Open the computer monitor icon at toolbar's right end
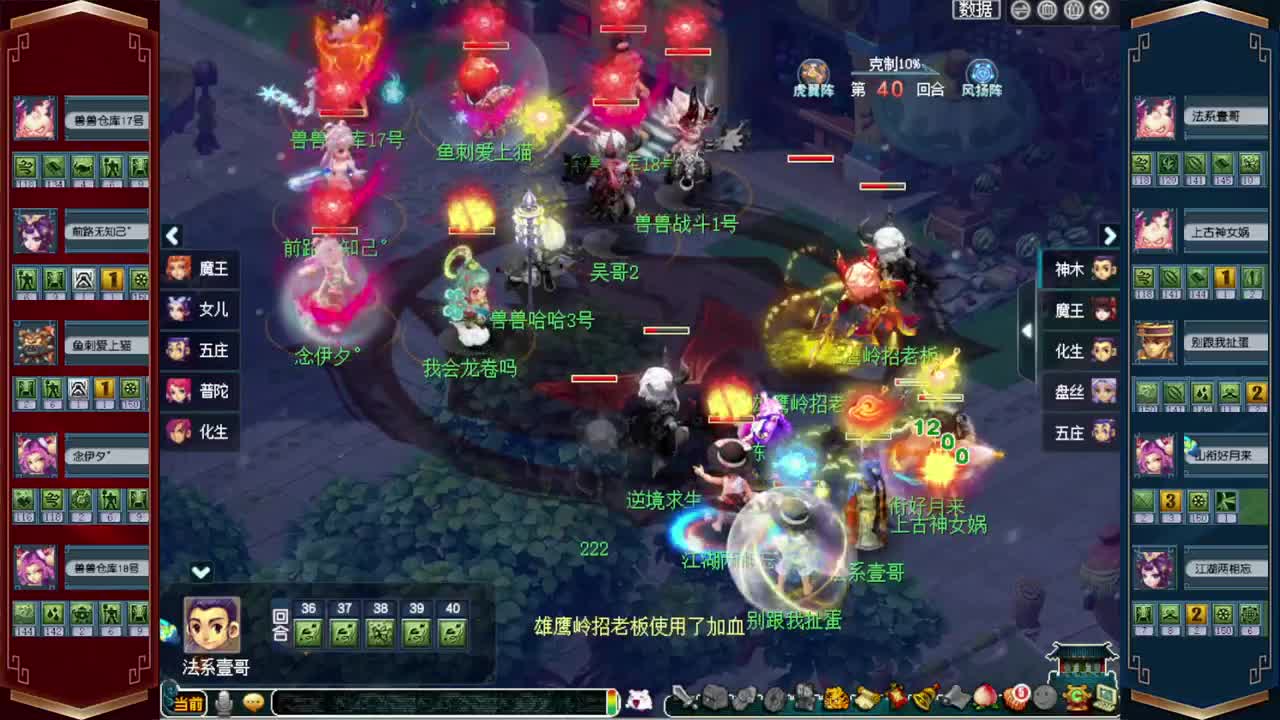This screenshot has width=1280, height=720. [1105, 697]
